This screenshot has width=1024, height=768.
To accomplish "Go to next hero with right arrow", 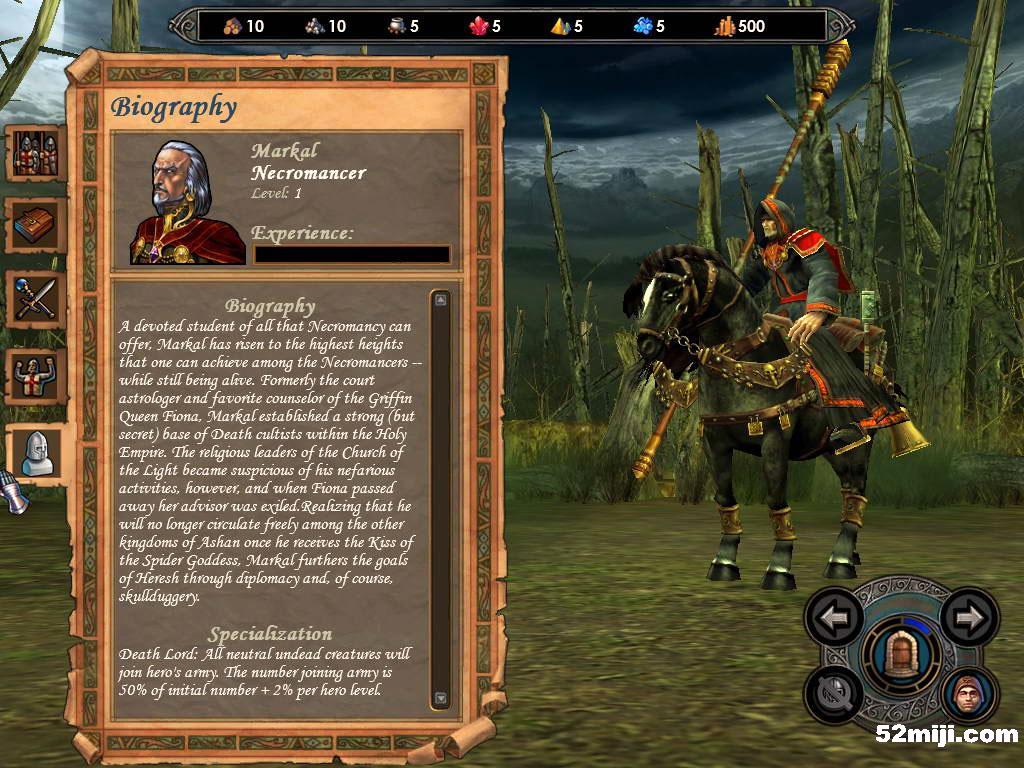I will click(969, 619).
